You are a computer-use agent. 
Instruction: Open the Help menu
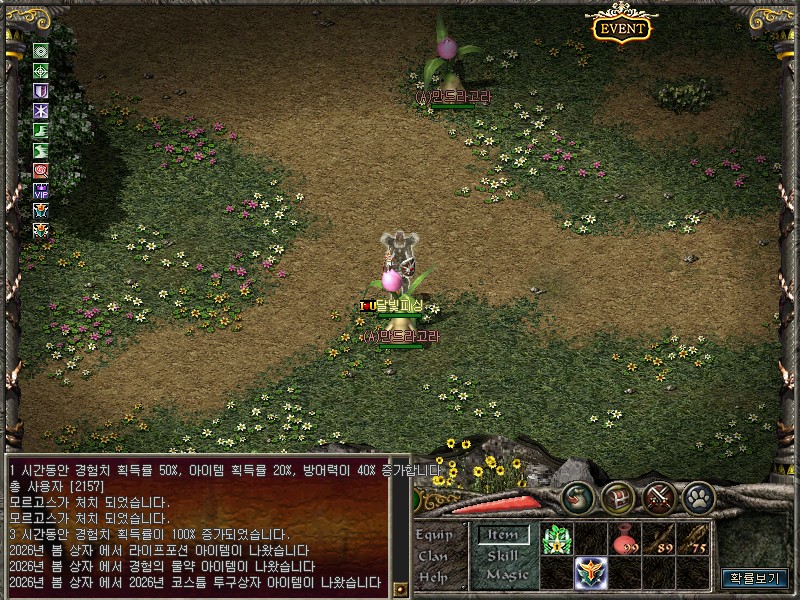[x=434, y=576]
